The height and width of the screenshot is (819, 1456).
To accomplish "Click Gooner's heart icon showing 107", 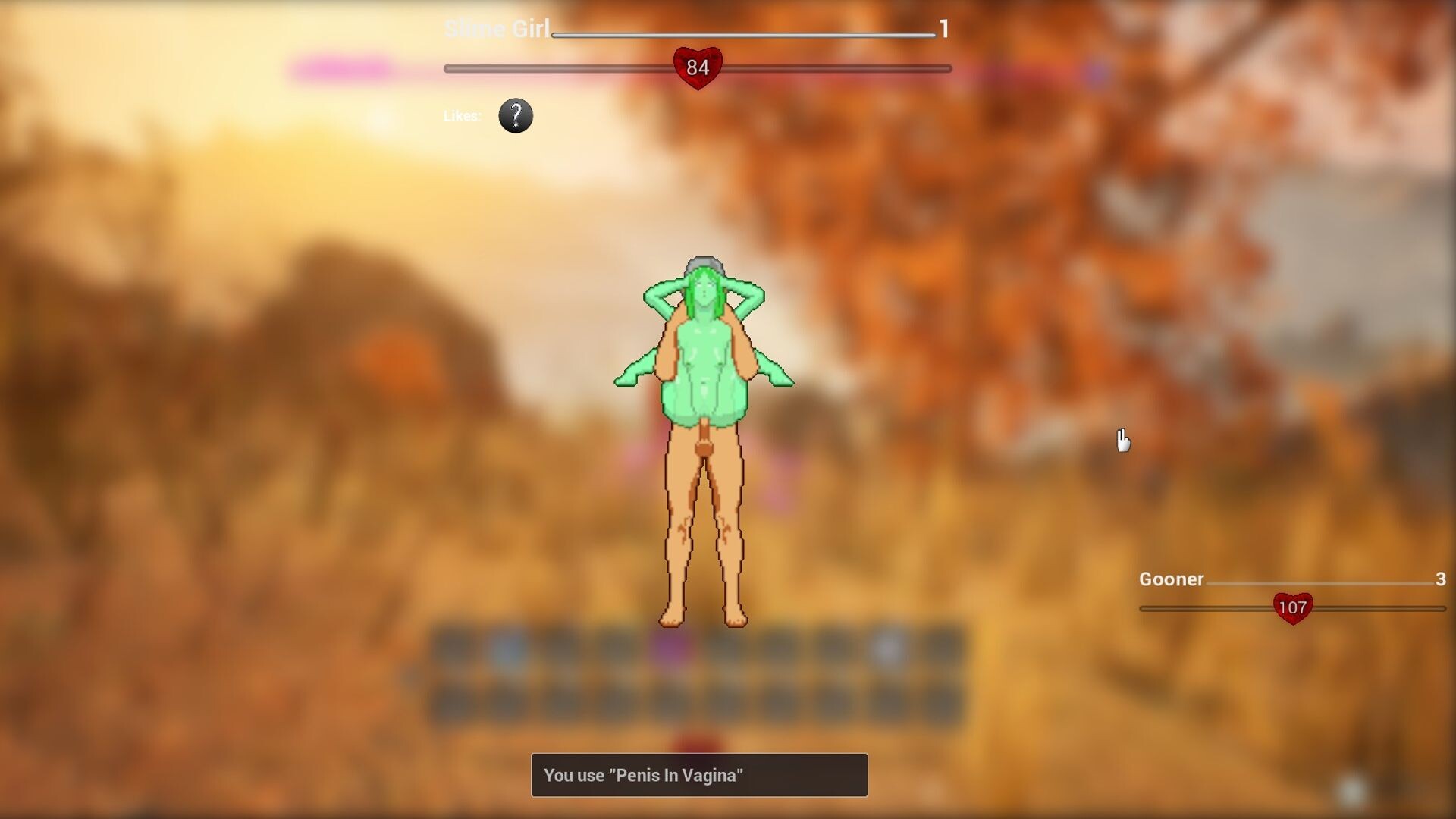I will (1291, 607).
